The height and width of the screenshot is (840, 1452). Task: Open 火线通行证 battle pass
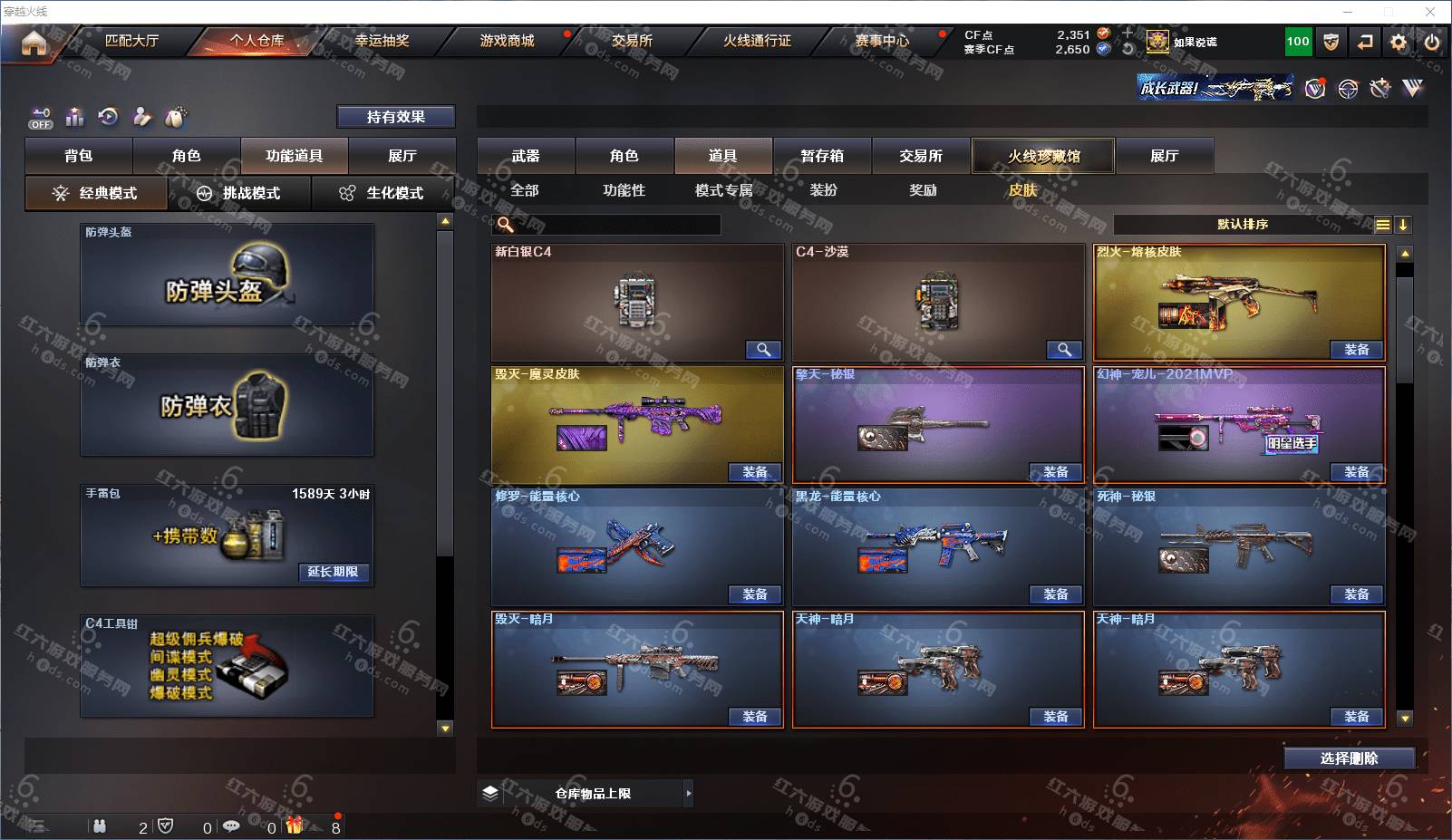(757, 41)
